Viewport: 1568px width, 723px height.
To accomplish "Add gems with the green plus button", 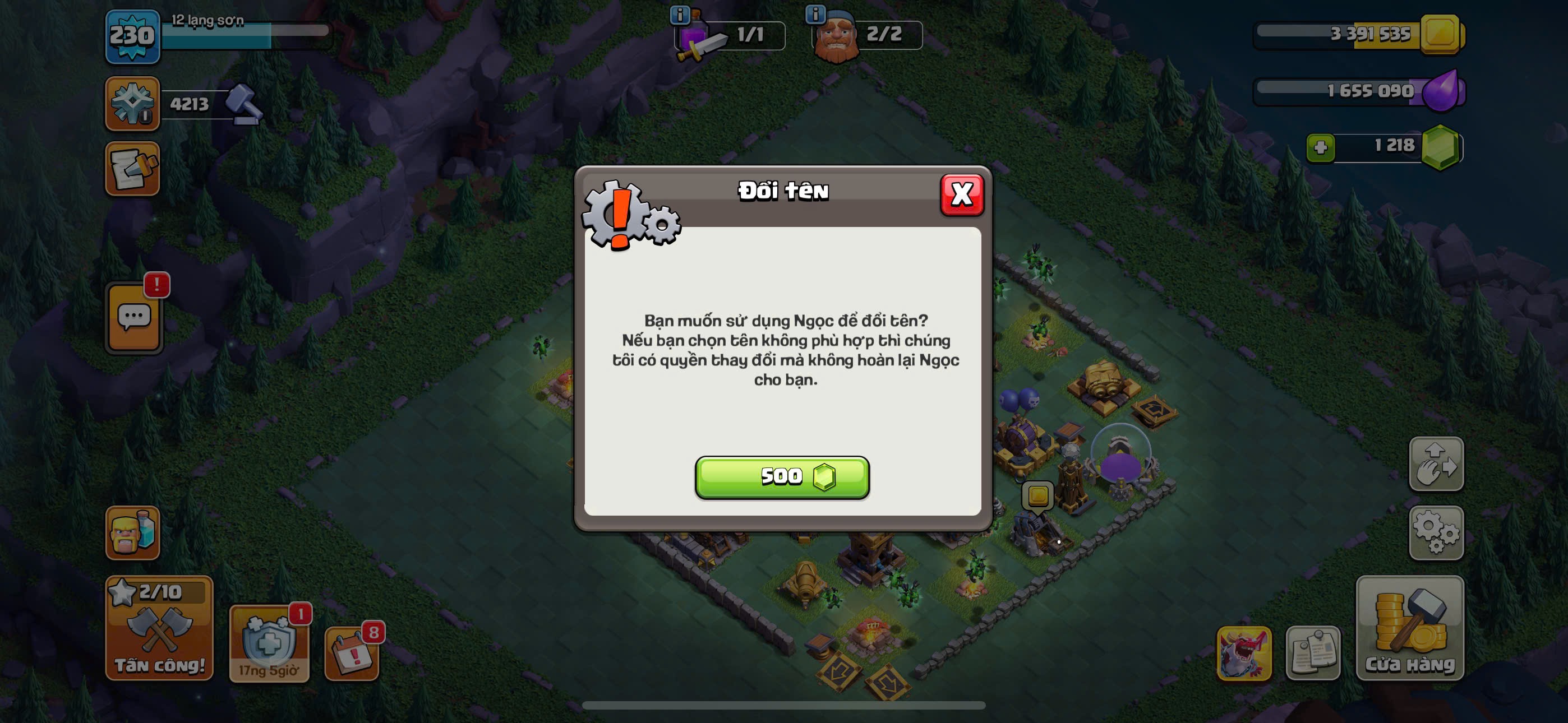I will [1320, 147].
